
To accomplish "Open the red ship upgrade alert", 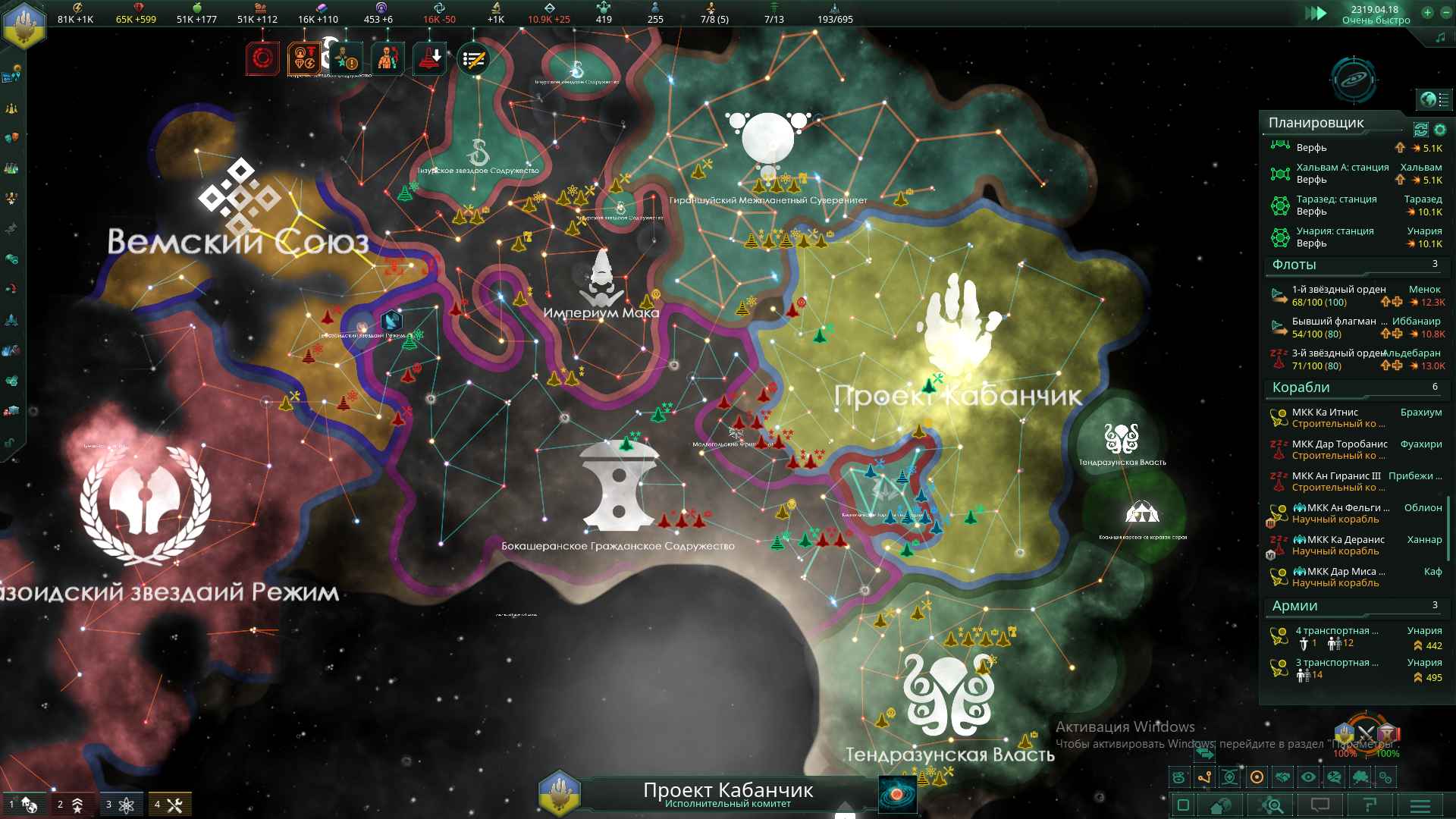I will pyautogui.click(x=430, y=59).
